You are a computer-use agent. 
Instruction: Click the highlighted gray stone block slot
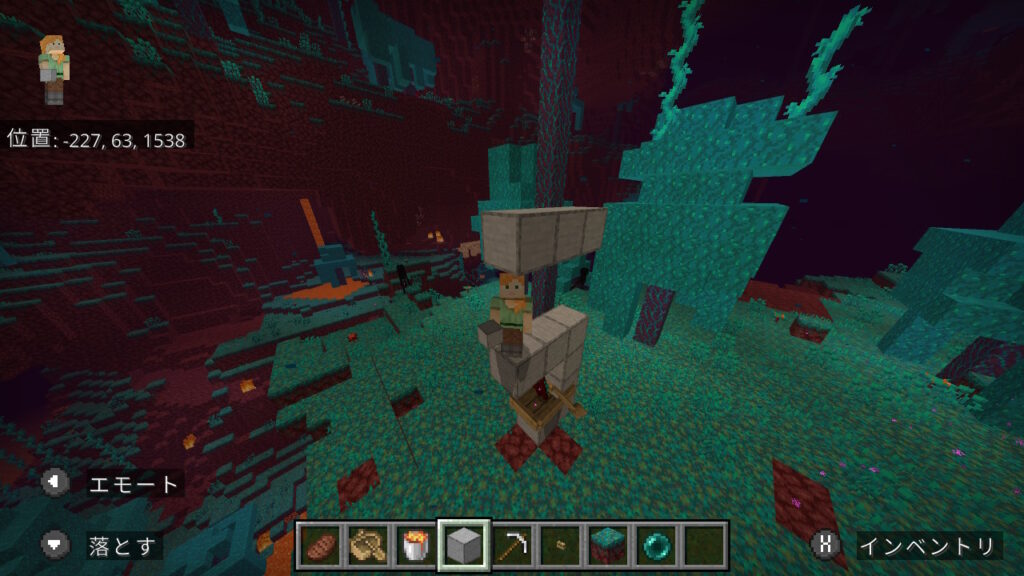tap(463, 545)
